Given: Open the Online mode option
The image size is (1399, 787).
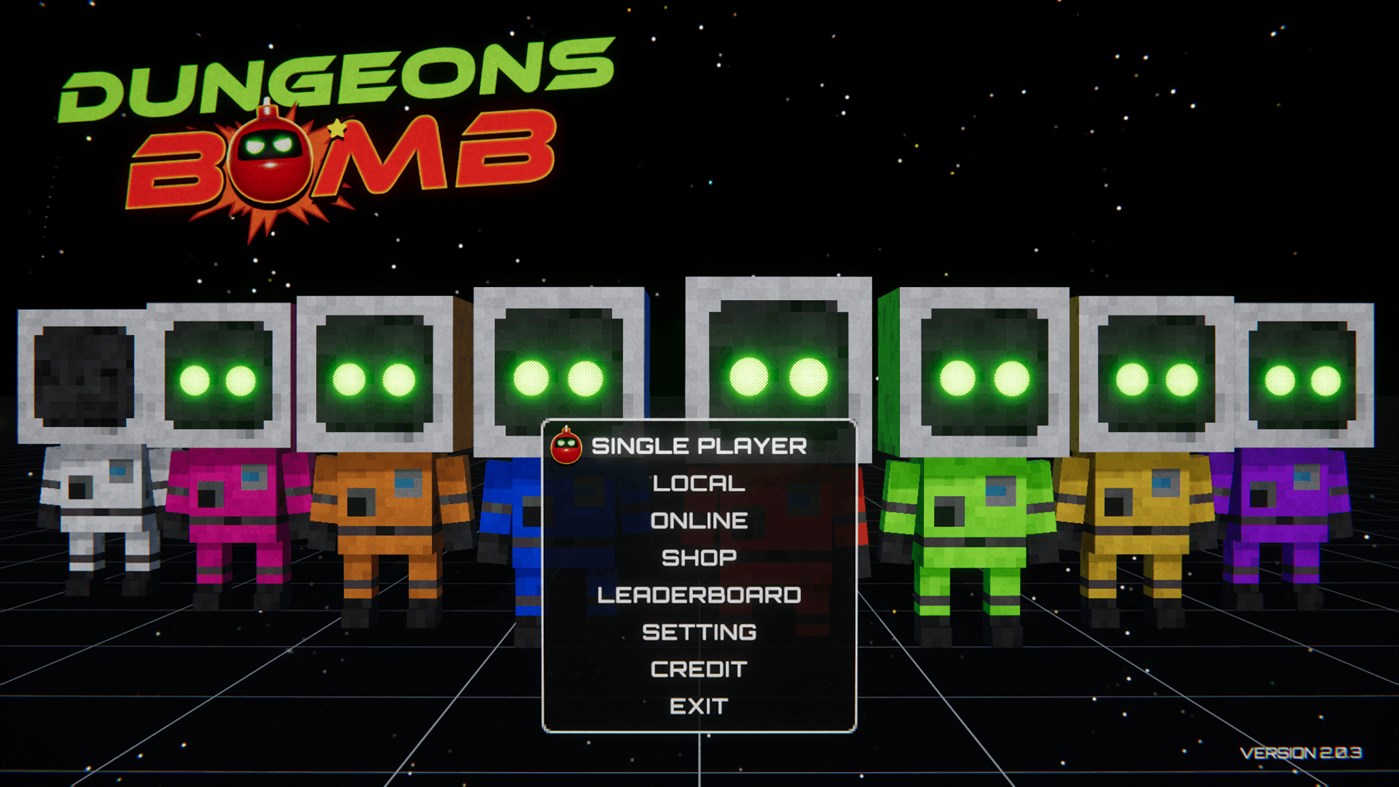Looking at the screenshot, I should pos(699,520).
